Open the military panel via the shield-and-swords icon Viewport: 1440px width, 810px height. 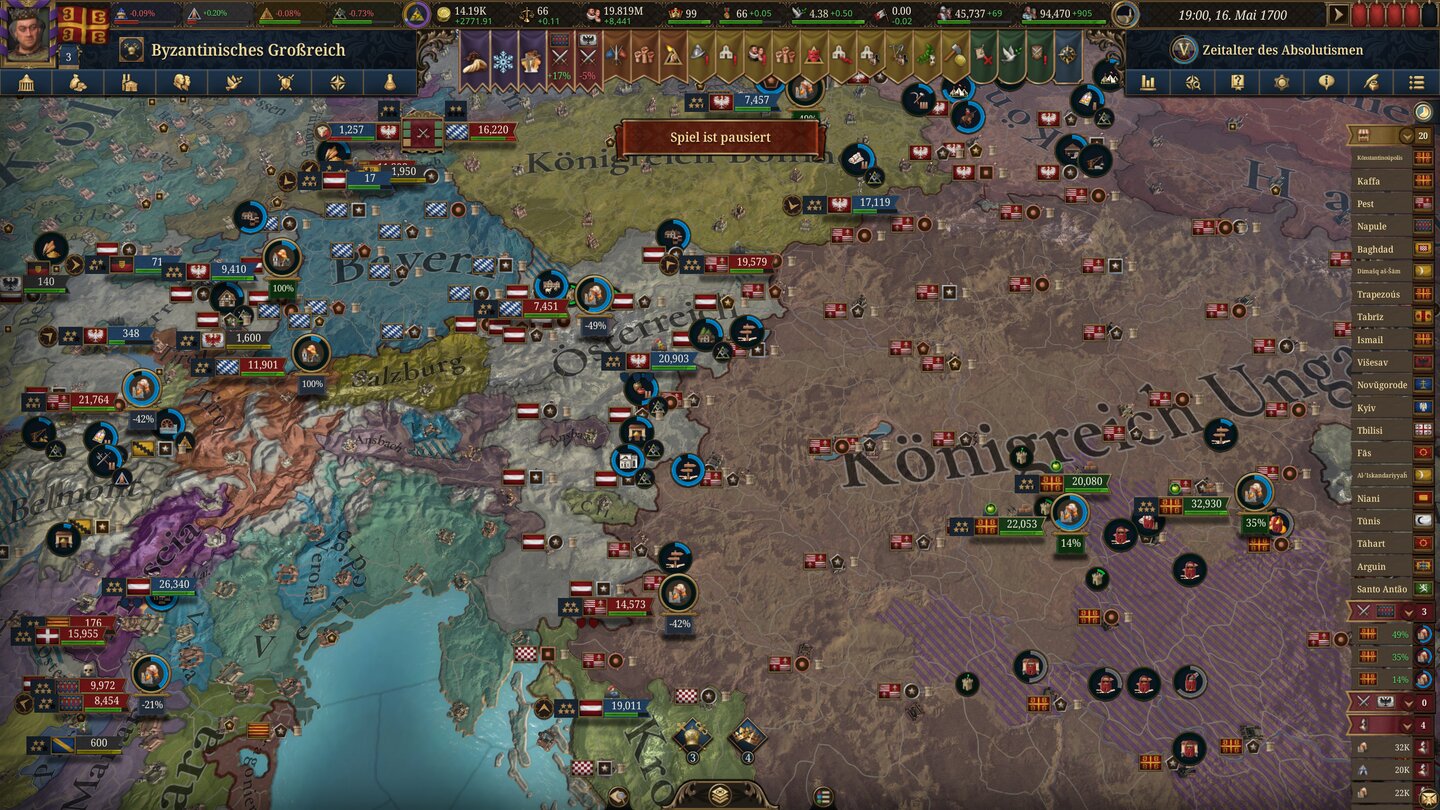pos(286,82)
